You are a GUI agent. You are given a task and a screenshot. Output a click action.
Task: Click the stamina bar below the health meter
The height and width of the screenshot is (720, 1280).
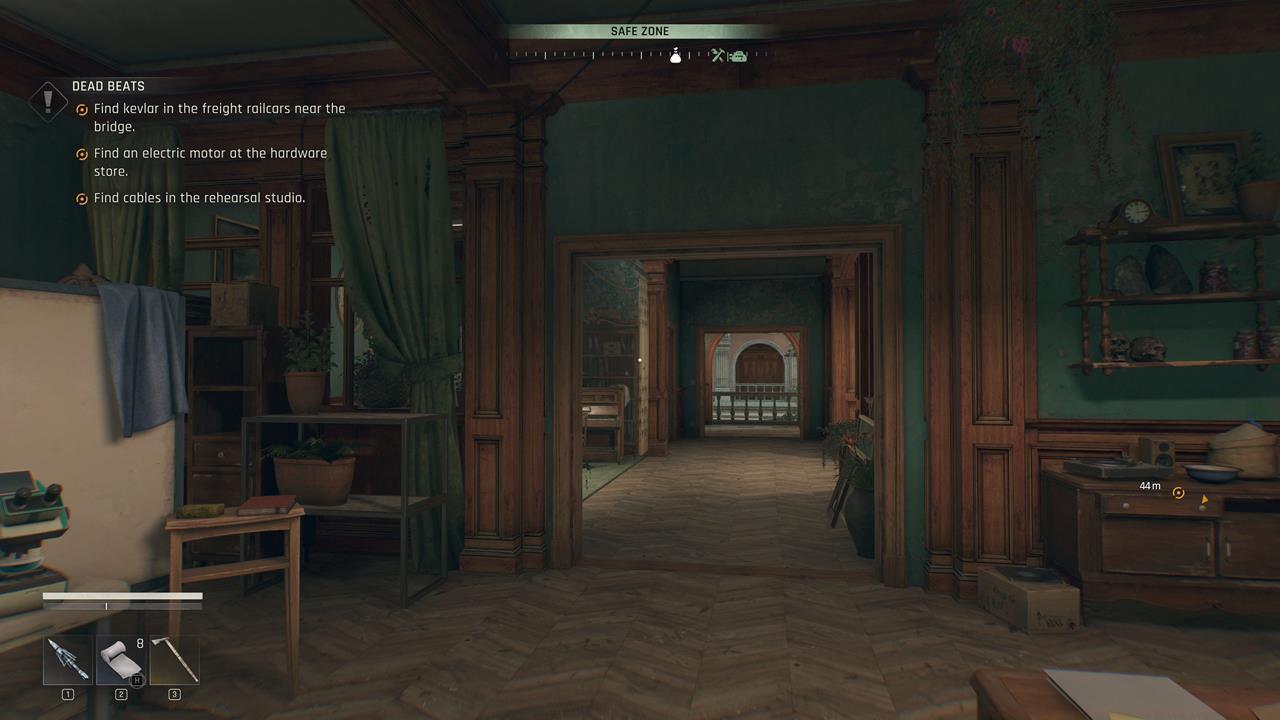(x=120, y=605)
